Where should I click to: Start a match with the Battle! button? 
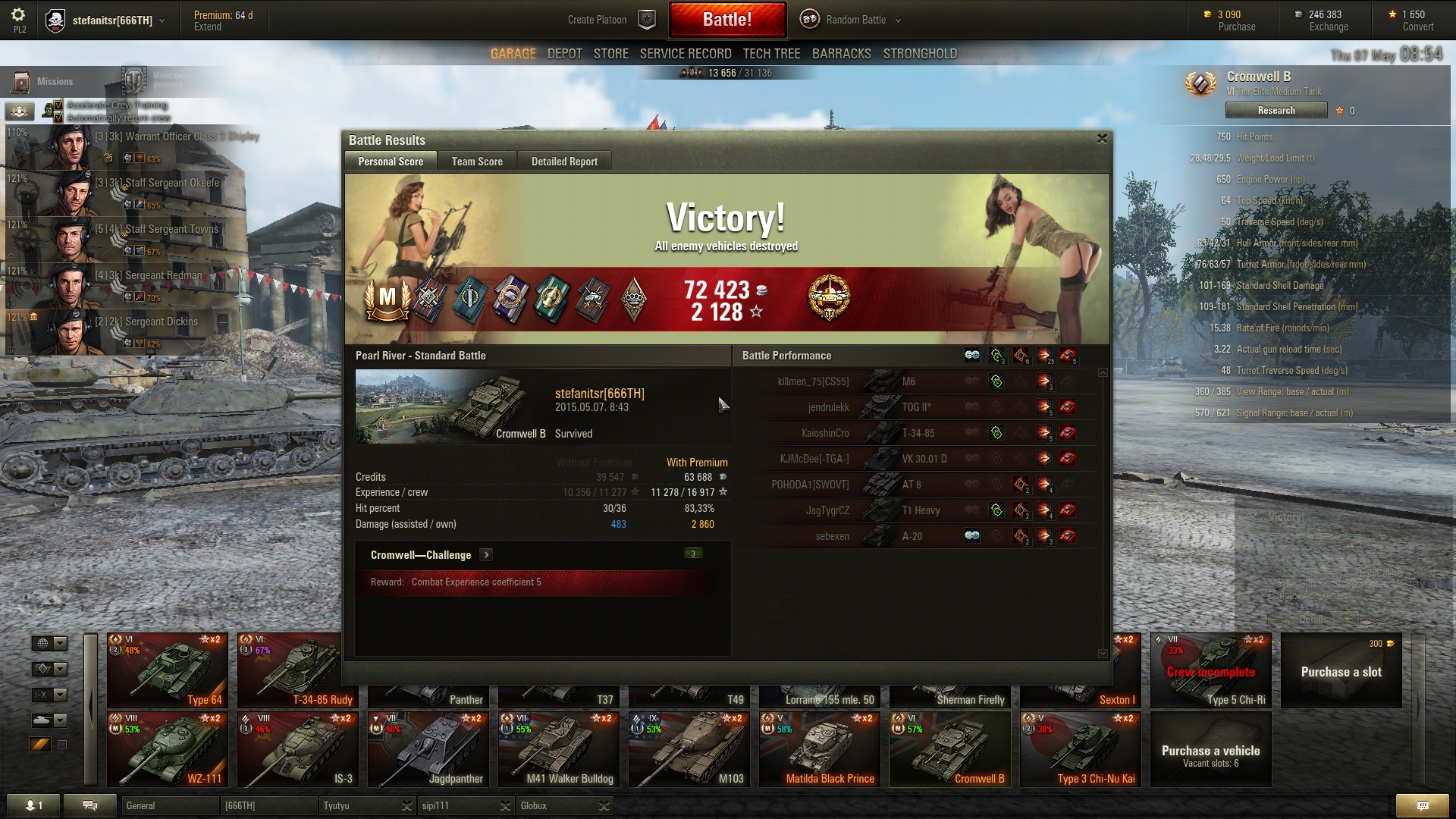726,20
